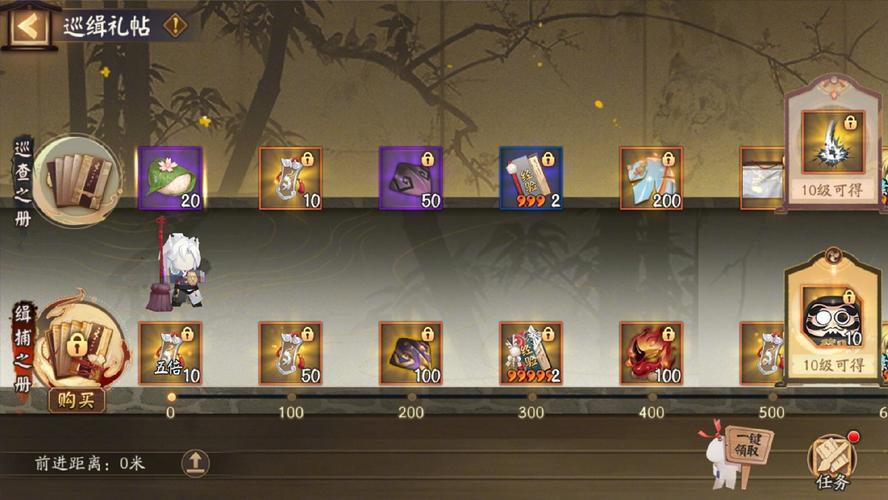888x500 pixels.
Task: Select the 五倍 reward with 10
Action: (x=170, y=353)
